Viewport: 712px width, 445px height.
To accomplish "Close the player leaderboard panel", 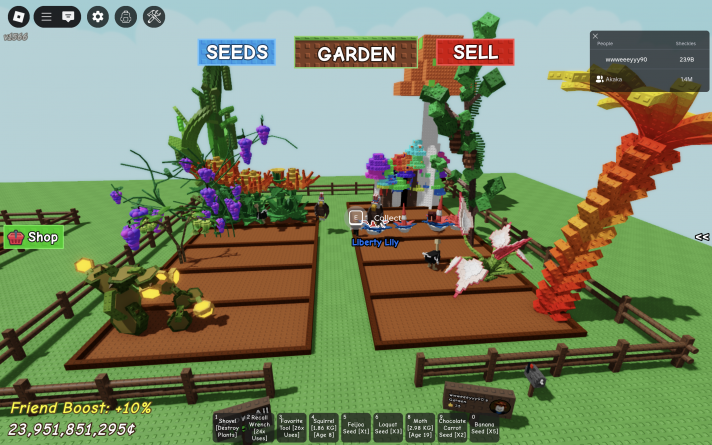I will [x=596, y=36].
